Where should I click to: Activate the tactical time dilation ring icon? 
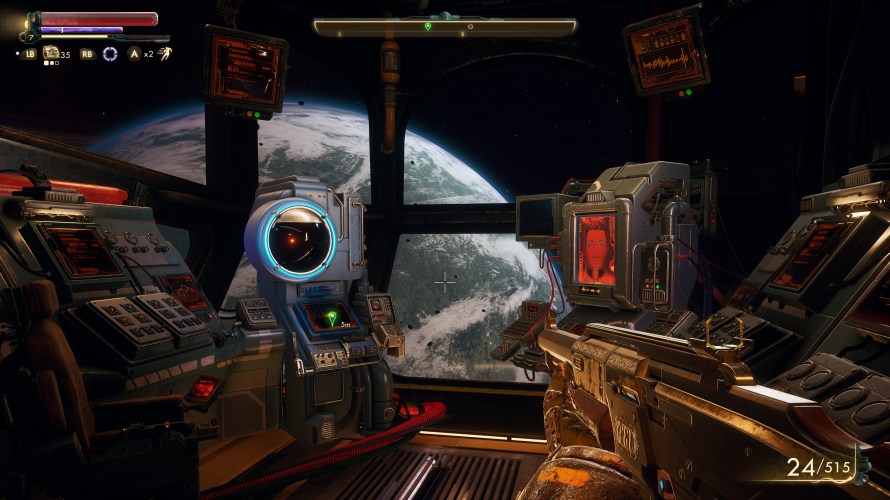110,53
